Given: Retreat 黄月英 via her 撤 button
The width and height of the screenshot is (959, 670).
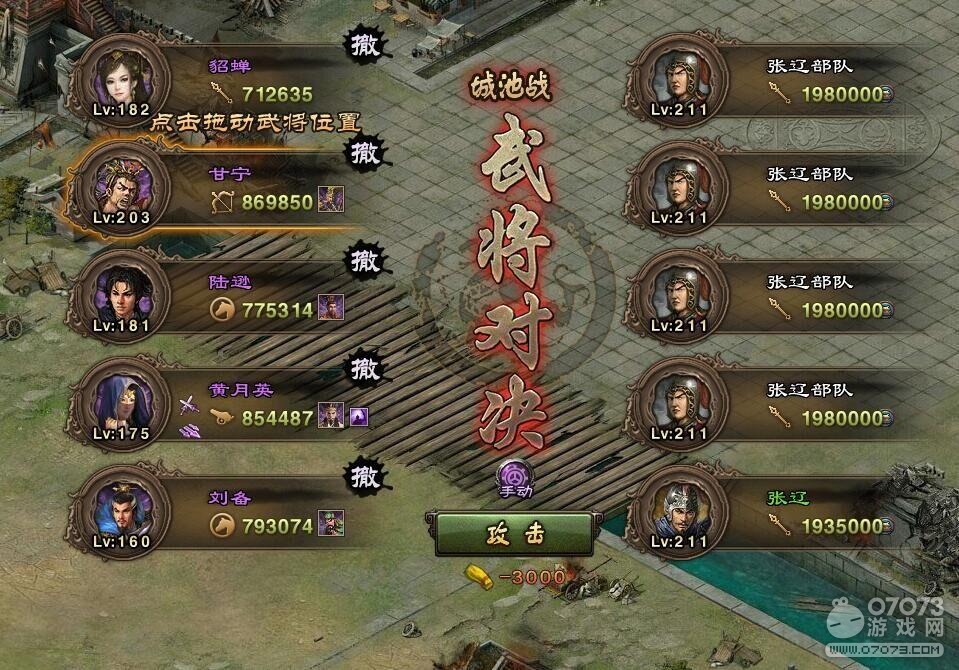Looking at the screenshot, I should (x=364, y=368).
